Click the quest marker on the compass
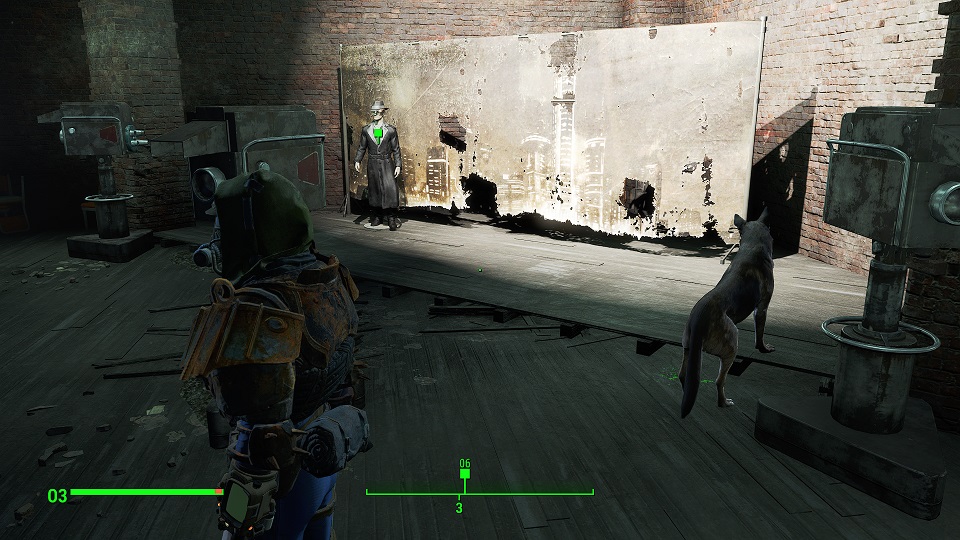This screenshot has height=540, width=960. 463,474
